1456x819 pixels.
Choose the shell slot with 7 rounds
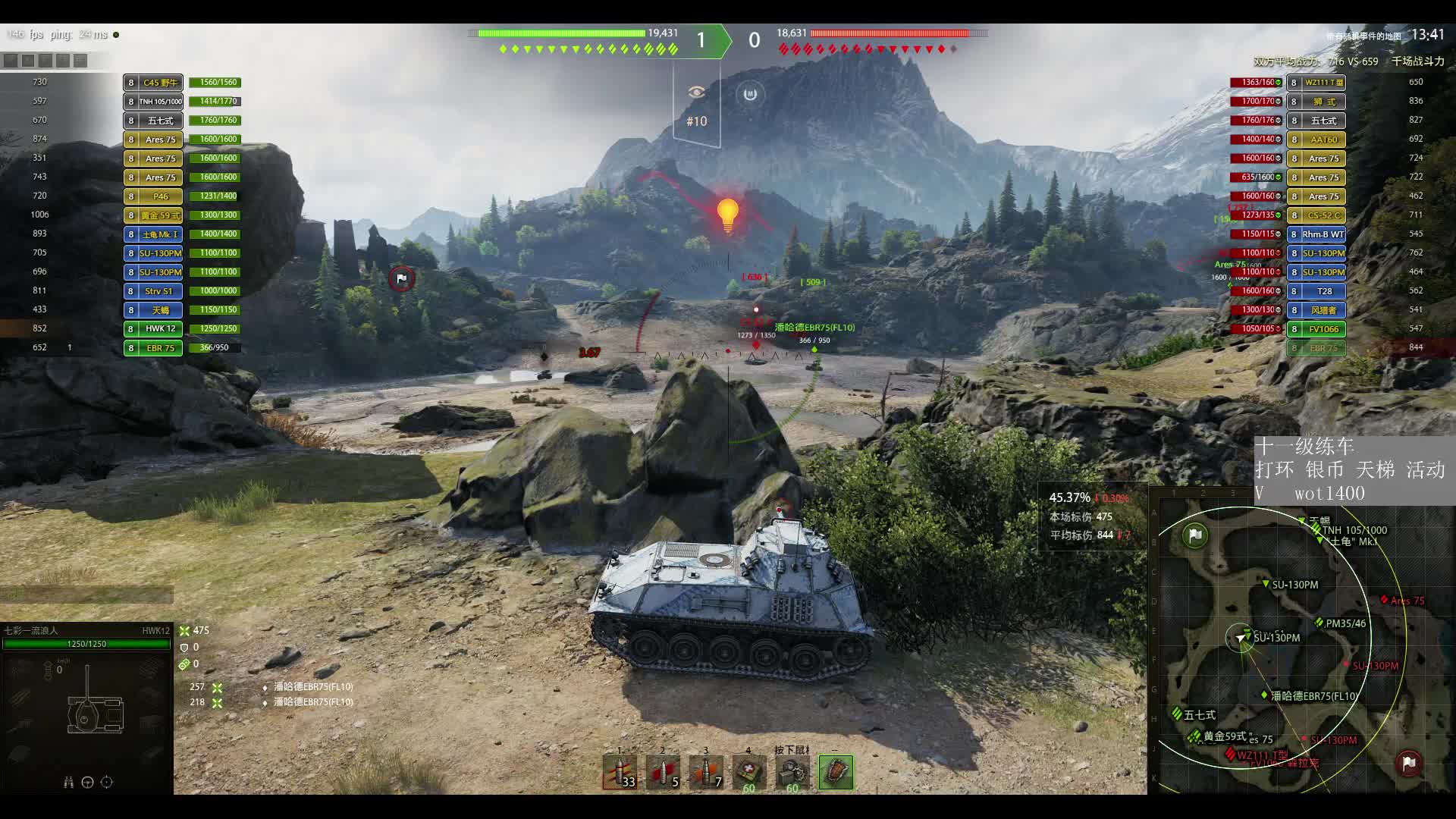706,773
